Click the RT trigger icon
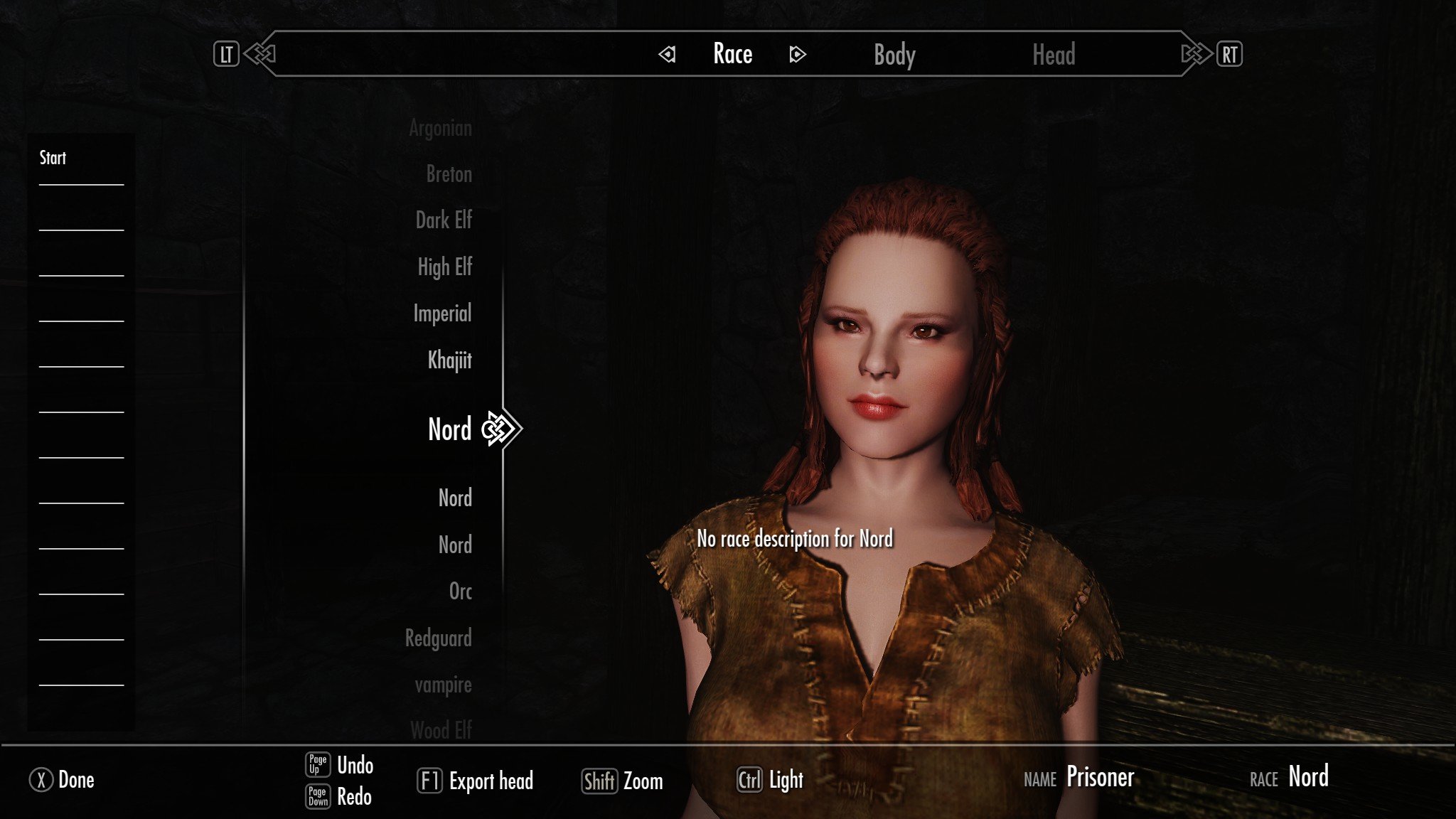Screen dimensions: 1456x819 [1231, 53]
